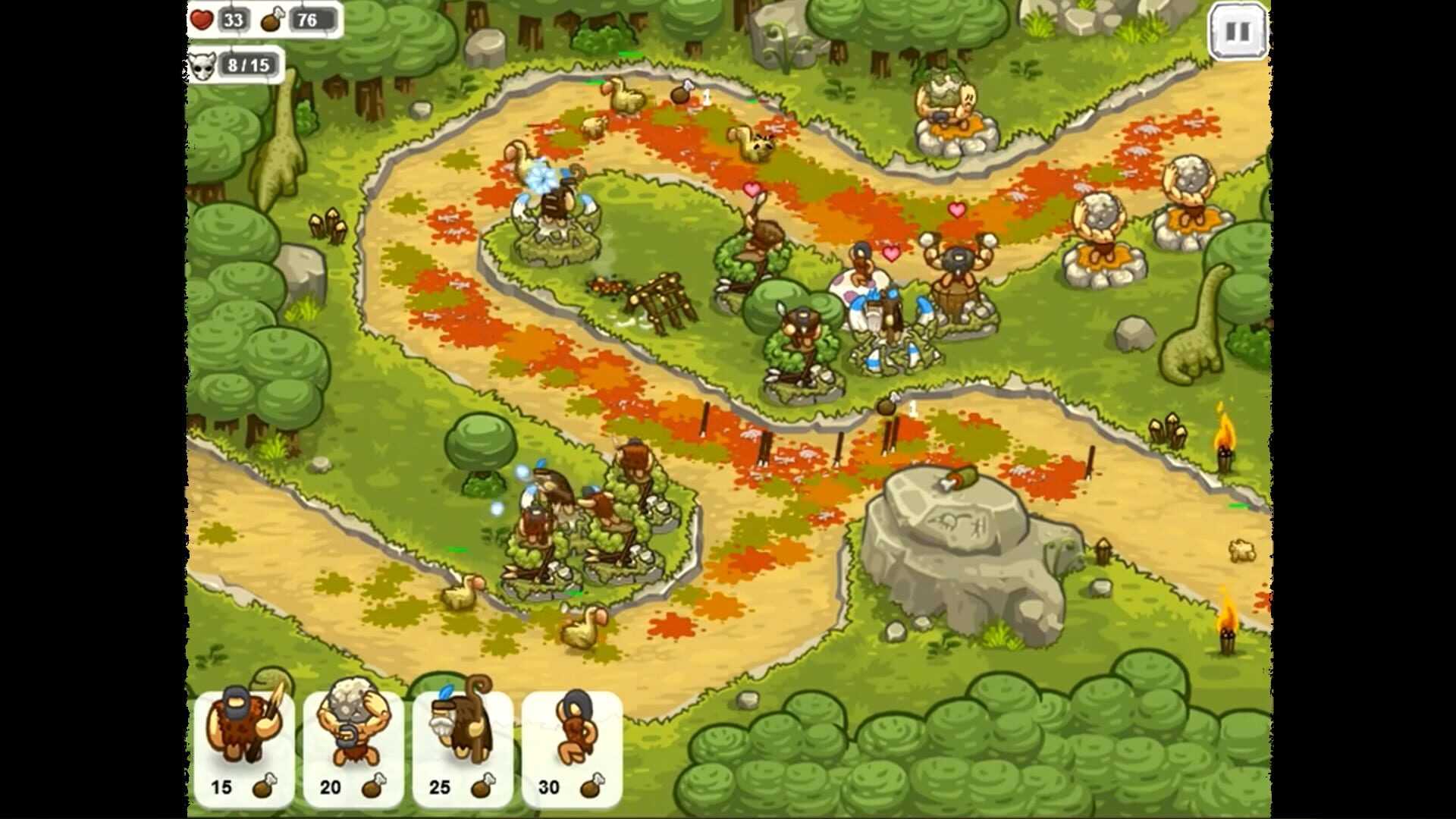Click the drumstick food counter icon
This screenshot has width=1456, height=819.
[271, 19]
